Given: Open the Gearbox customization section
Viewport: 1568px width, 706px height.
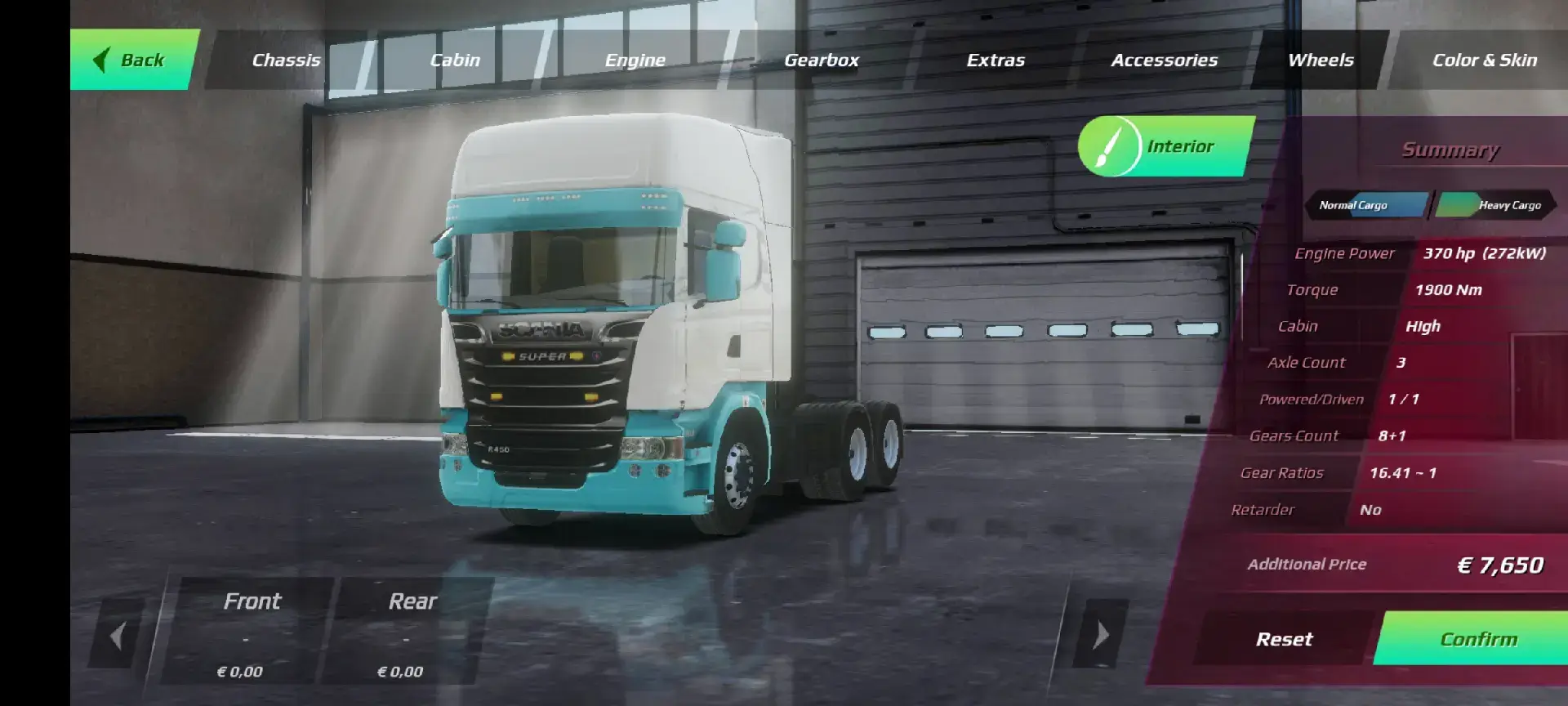Looking at the screenshot, I should [822, 59].
